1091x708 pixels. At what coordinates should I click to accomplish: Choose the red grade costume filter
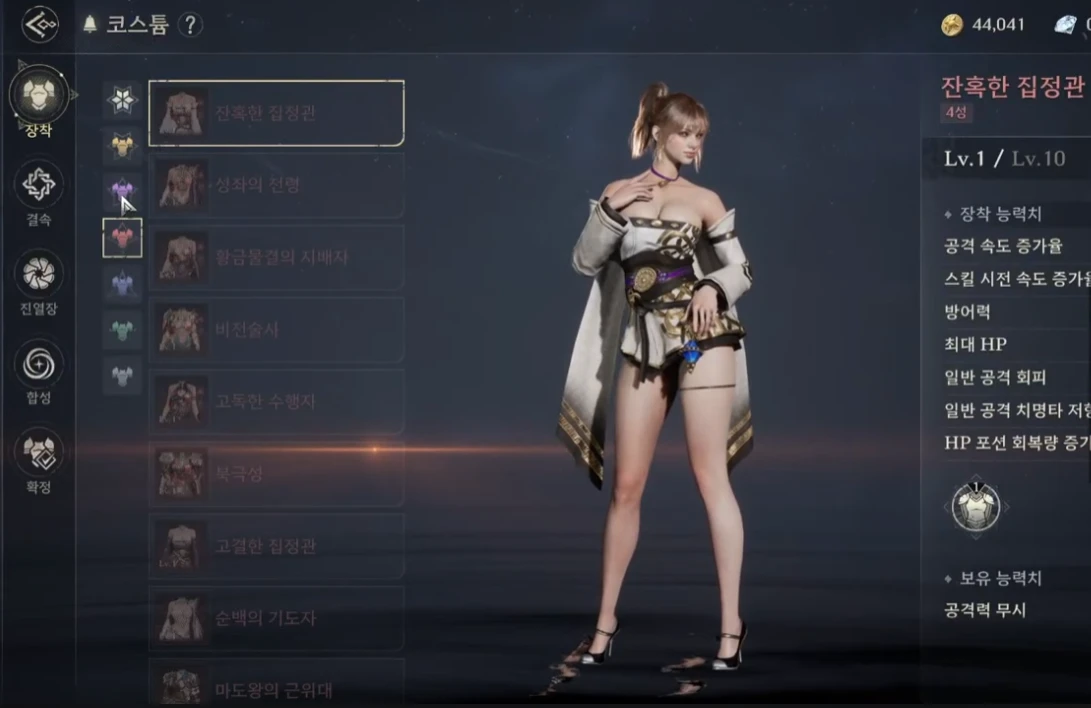[x=122, y=237]
